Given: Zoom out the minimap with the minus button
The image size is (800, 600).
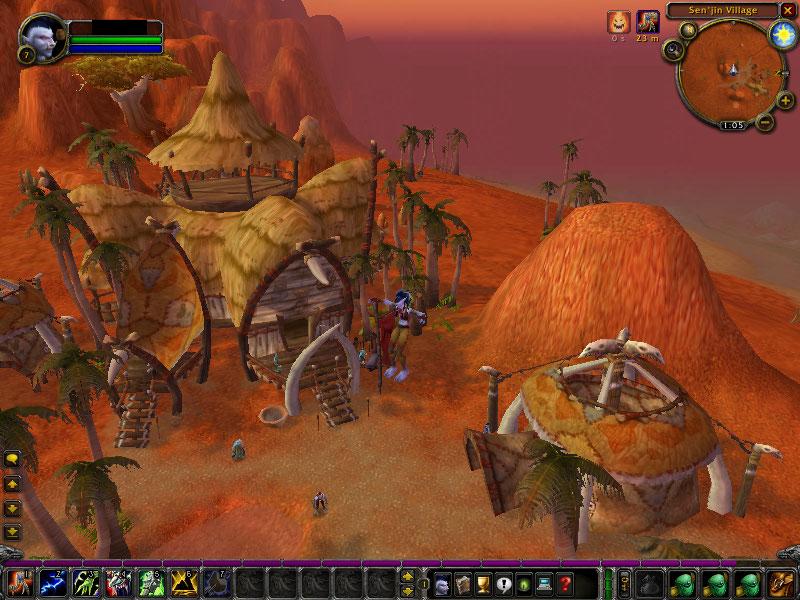Looking at the screenshot, I should click(765, 122).
